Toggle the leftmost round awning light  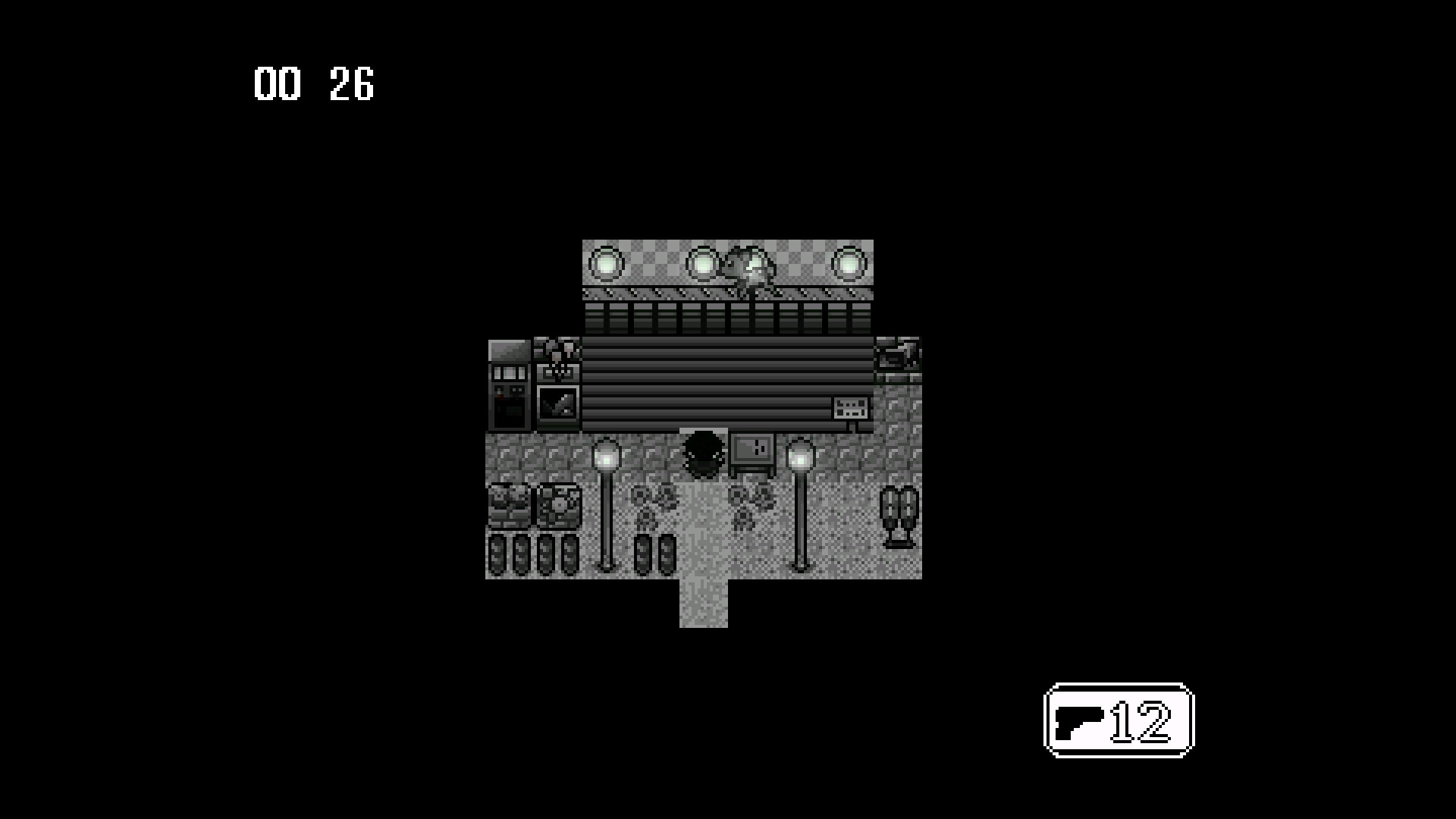(x=607, y=264)
